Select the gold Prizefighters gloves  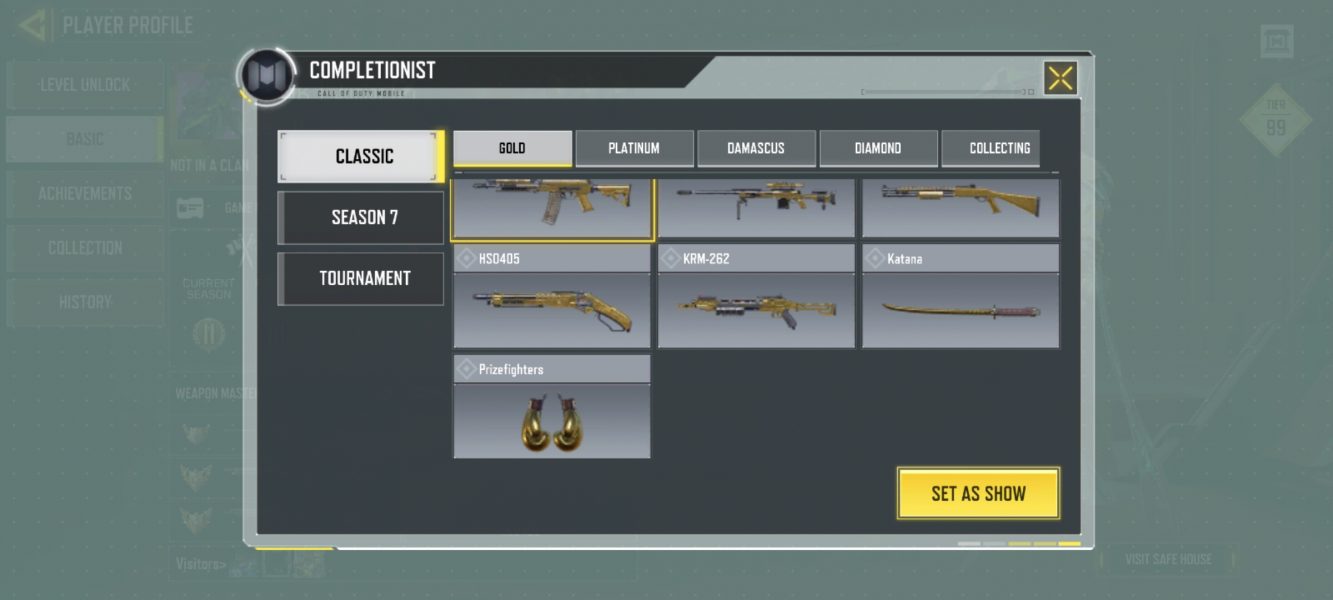coord(552,420)
